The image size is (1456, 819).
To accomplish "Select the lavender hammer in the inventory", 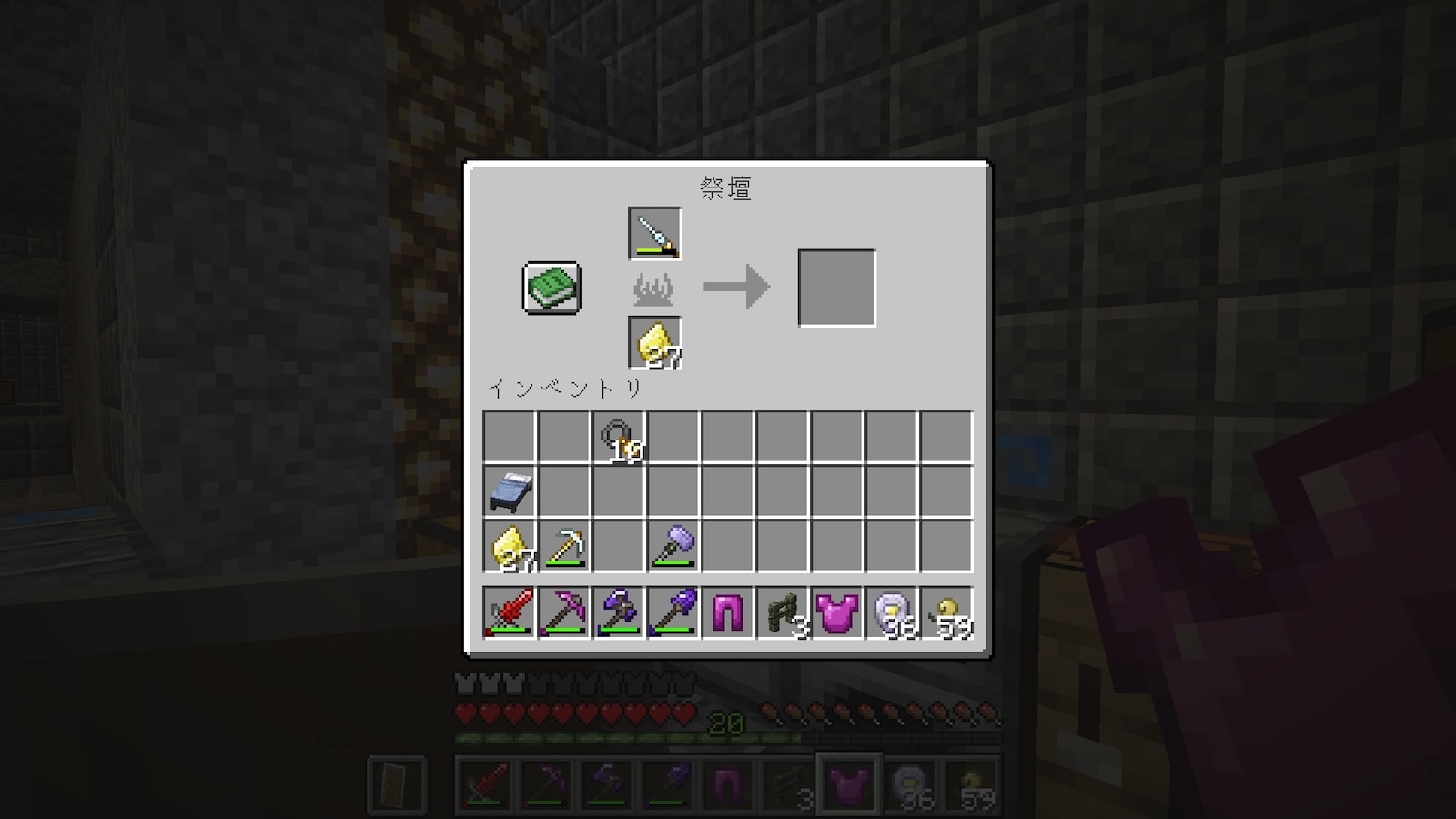I will [673, 547].
